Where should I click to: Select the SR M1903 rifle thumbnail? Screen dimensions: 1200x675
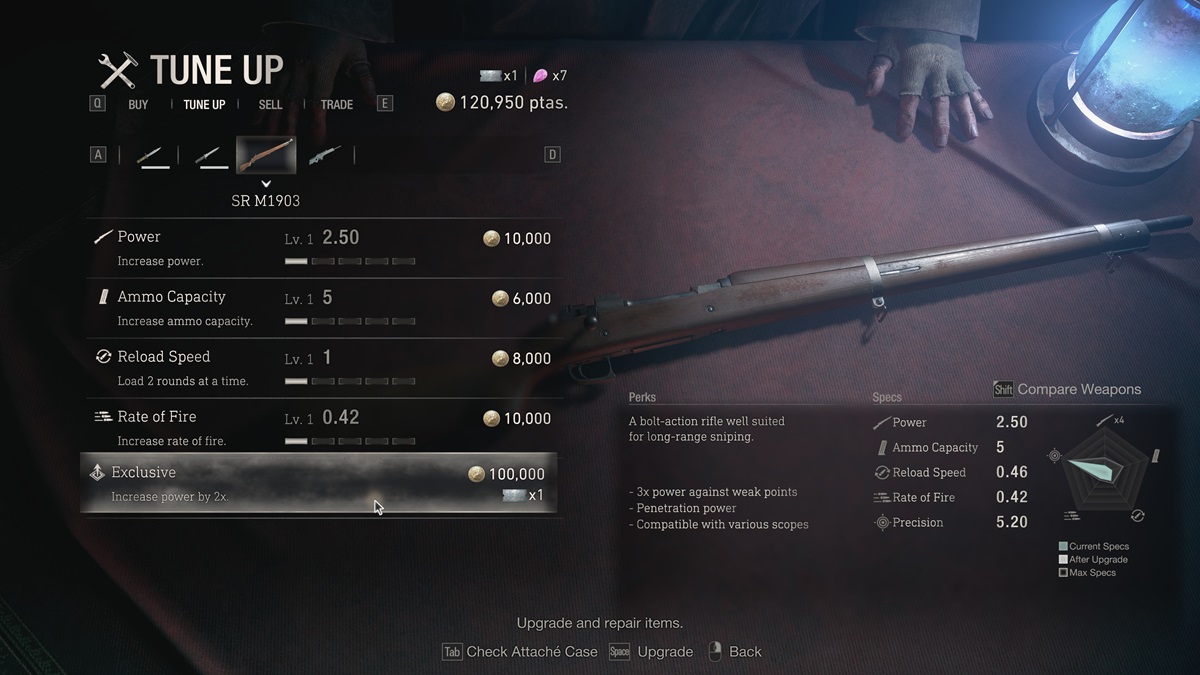(x=266, y=155)
